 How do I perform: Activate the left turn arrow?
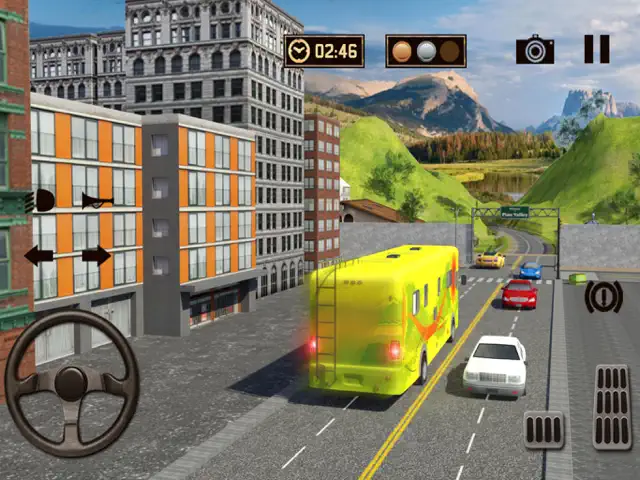(39, 256)
